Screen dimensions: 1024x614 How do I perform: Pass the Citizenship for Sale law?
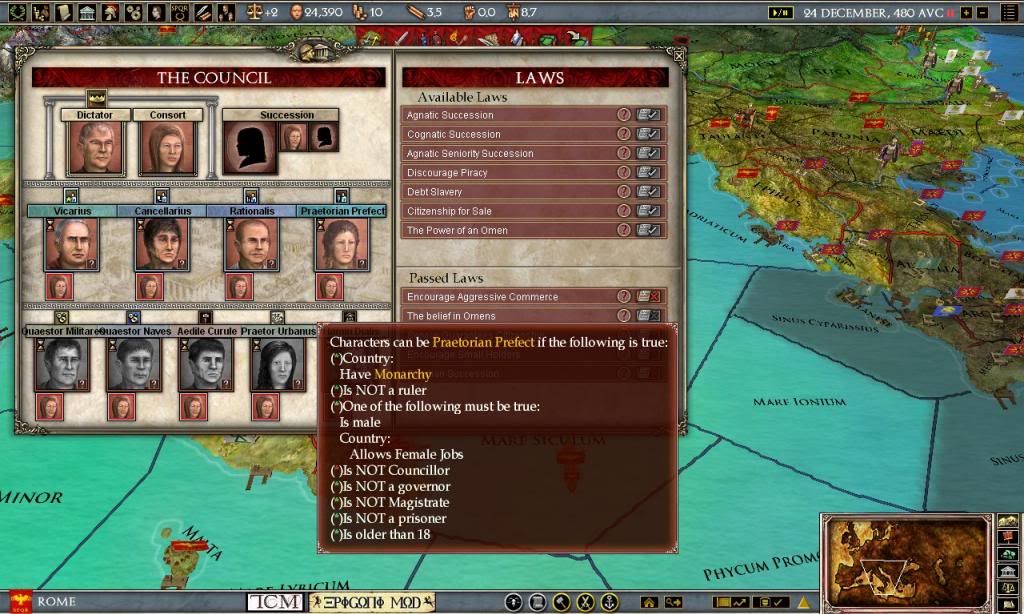point(648,211)
